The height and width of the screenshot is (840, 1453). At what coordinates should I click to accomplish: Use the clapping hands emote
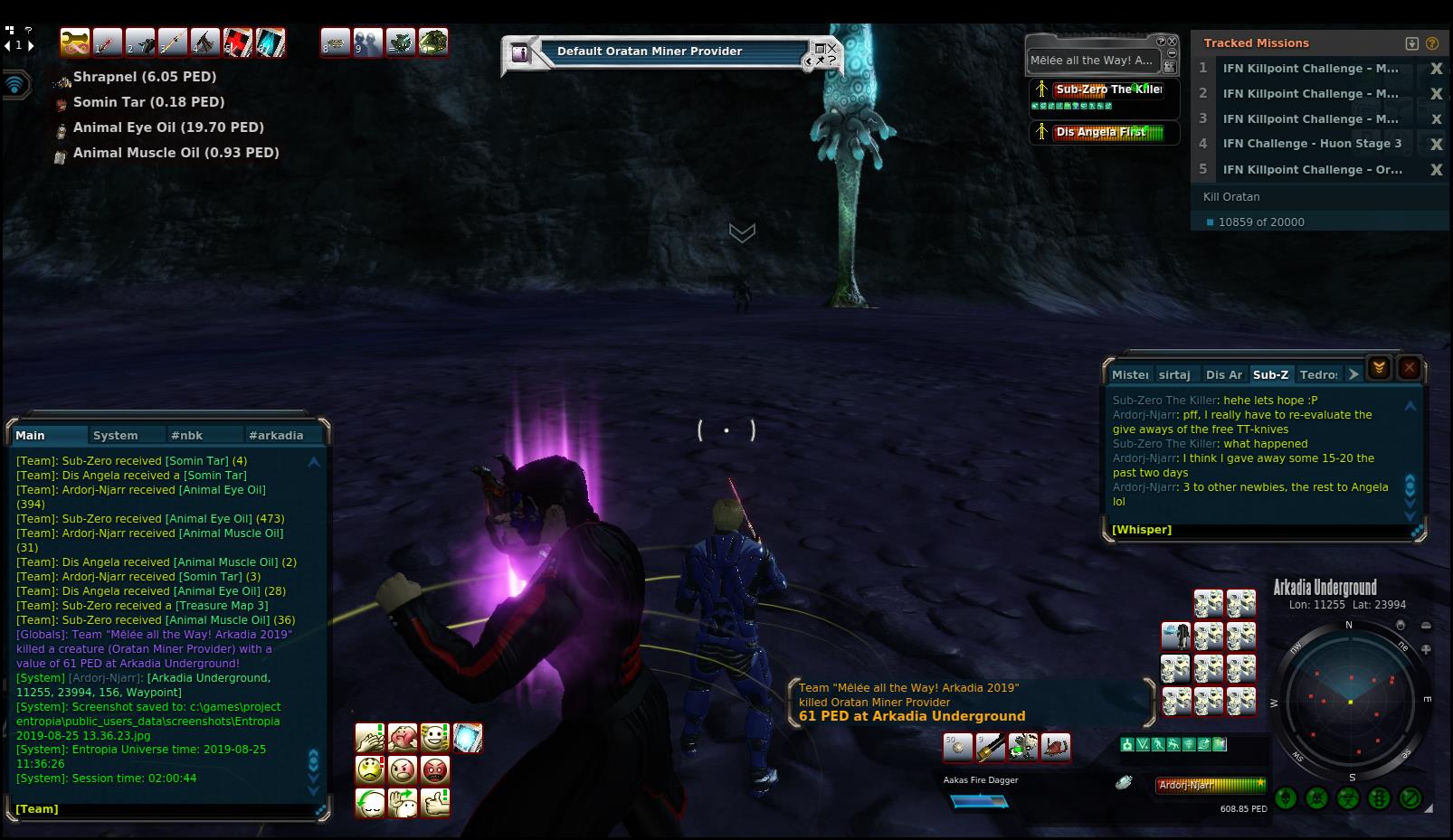[x=370, y=738]
